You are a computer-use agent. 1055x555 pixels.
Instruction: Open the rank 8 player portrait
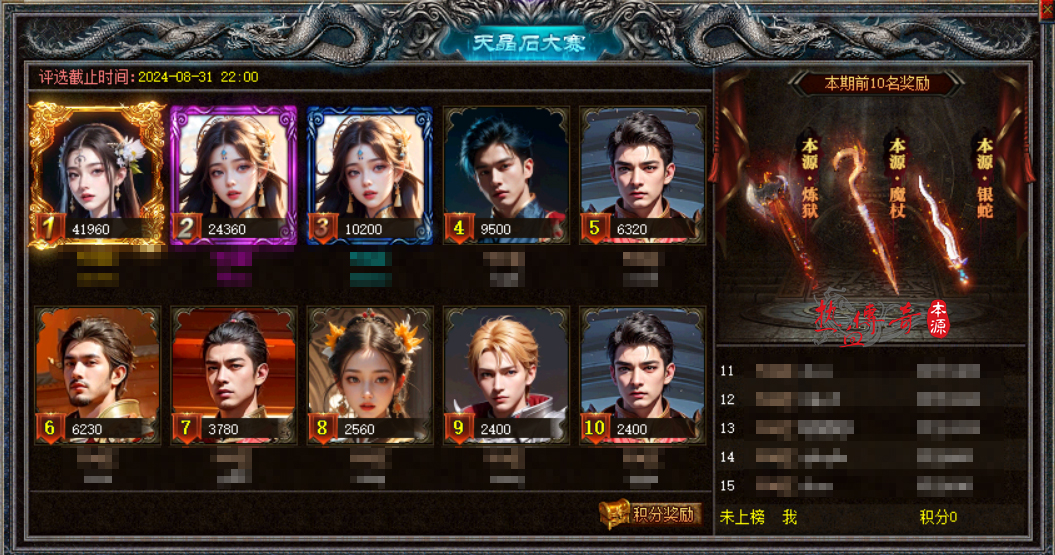[x=370, y=370]
